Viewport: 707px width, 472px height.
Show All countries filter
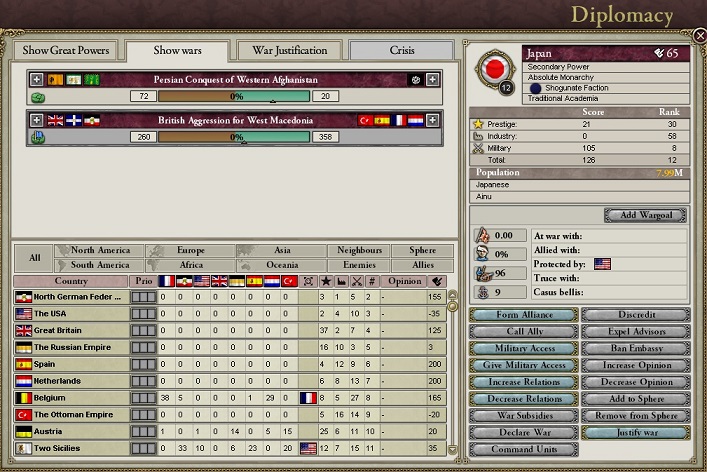click(x=35, y=258)
